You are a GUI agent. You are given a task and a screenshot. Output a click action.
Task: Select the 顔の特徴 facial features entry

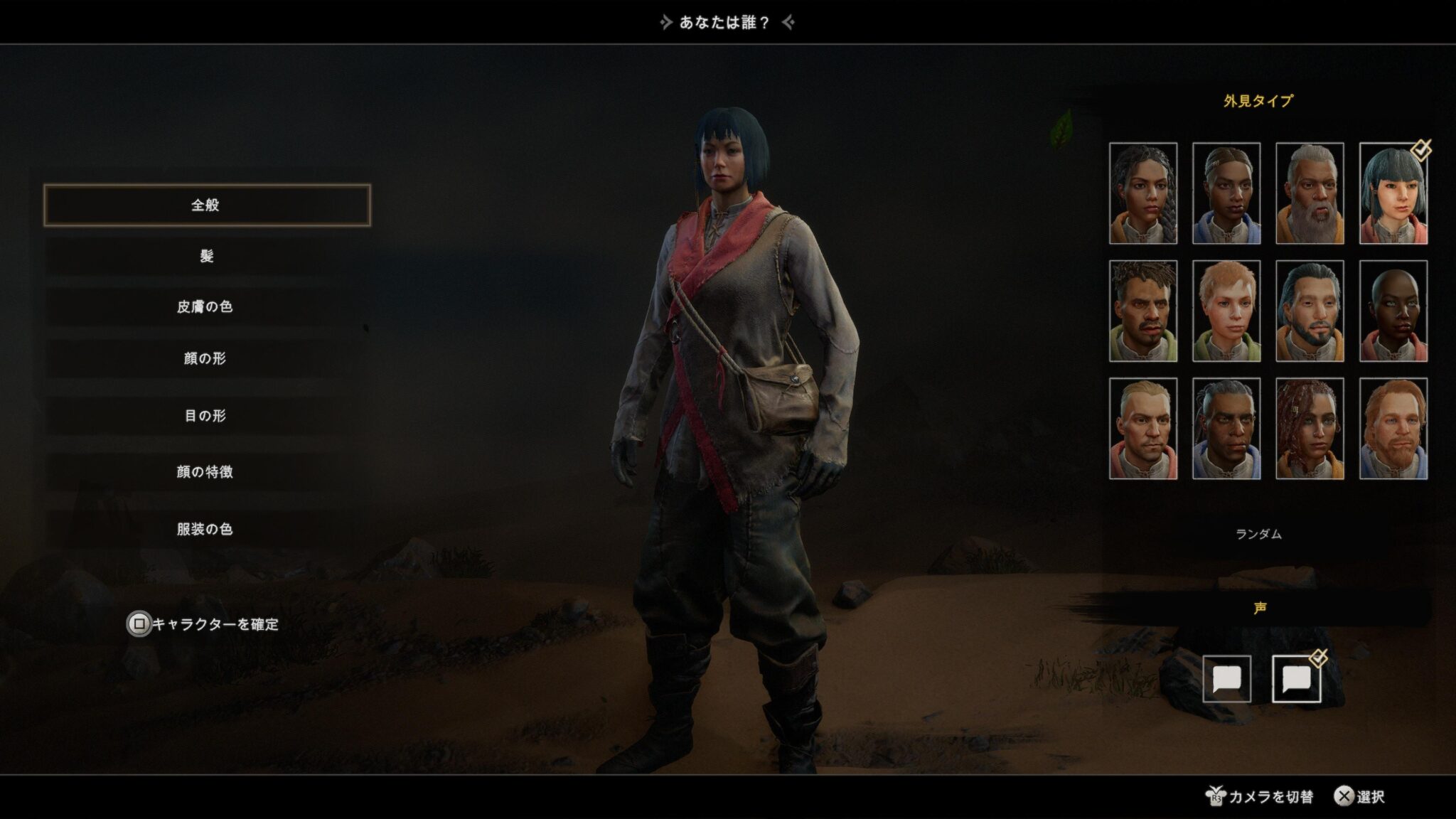click(205, 472)
